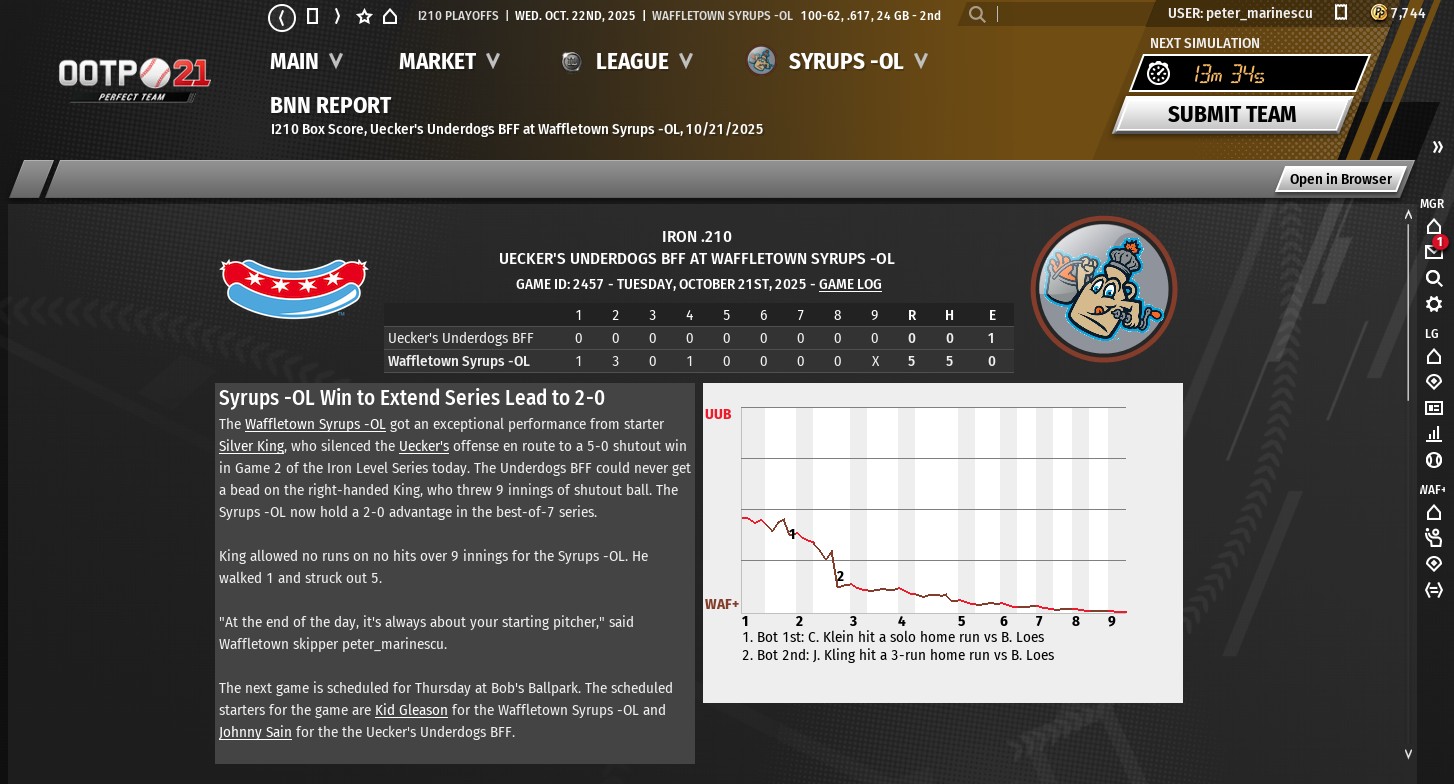Go to the home screen via top house icon
The image size is (1454, 784).
(x=390, y=16)
